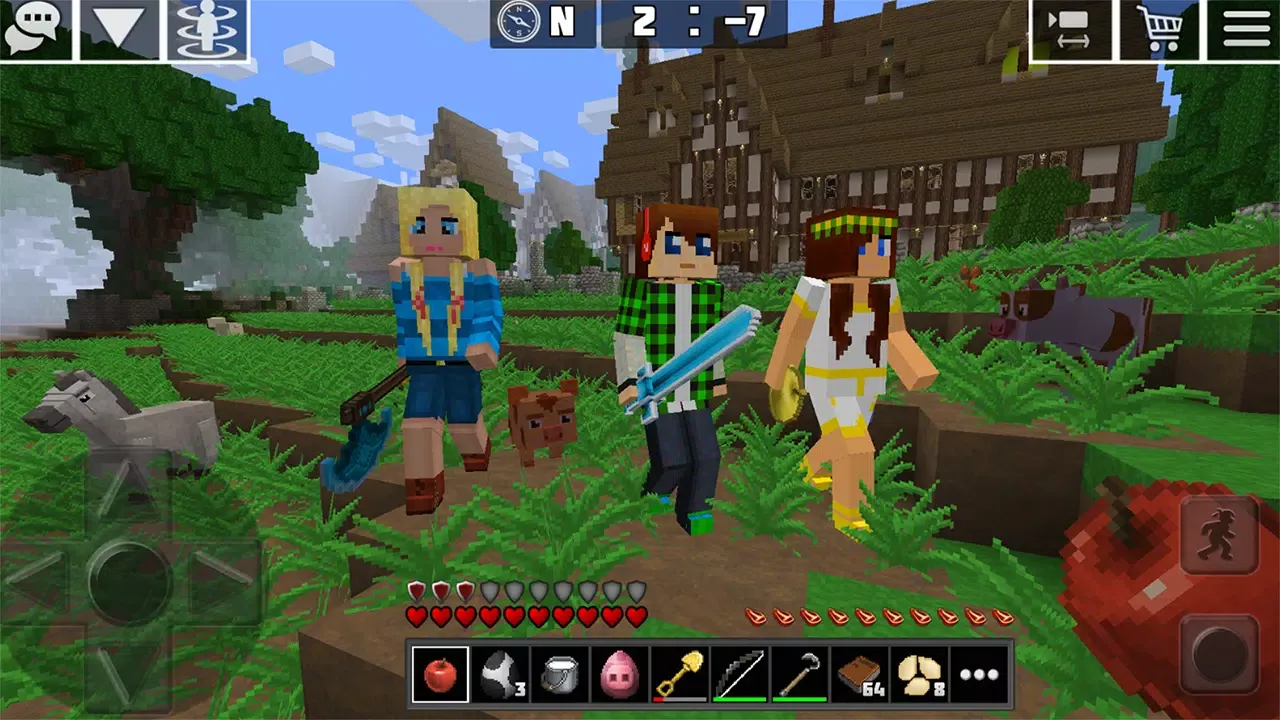Click the drop-item down arrow
Image resolution: width=1280 pixels, height=720 pixels.
(x=120, y=27)
